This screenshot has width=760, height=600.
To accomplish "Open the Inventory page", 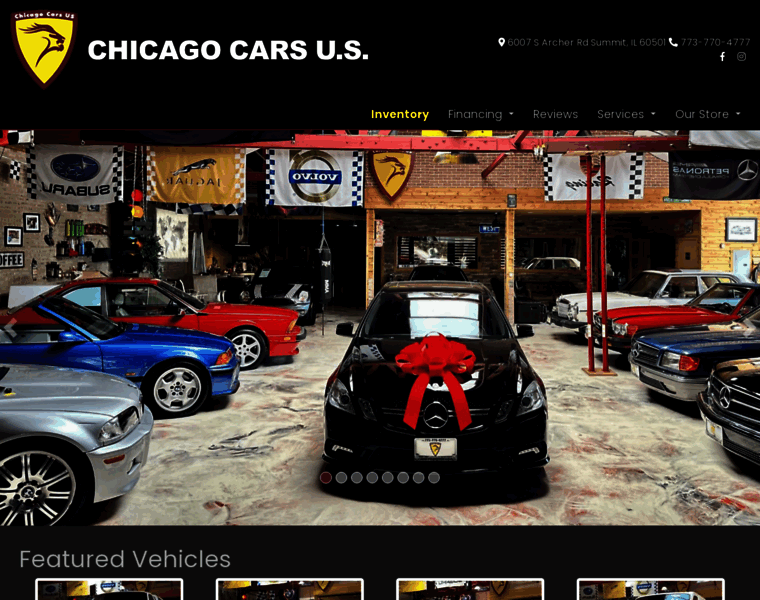I will tap(399, 114).
